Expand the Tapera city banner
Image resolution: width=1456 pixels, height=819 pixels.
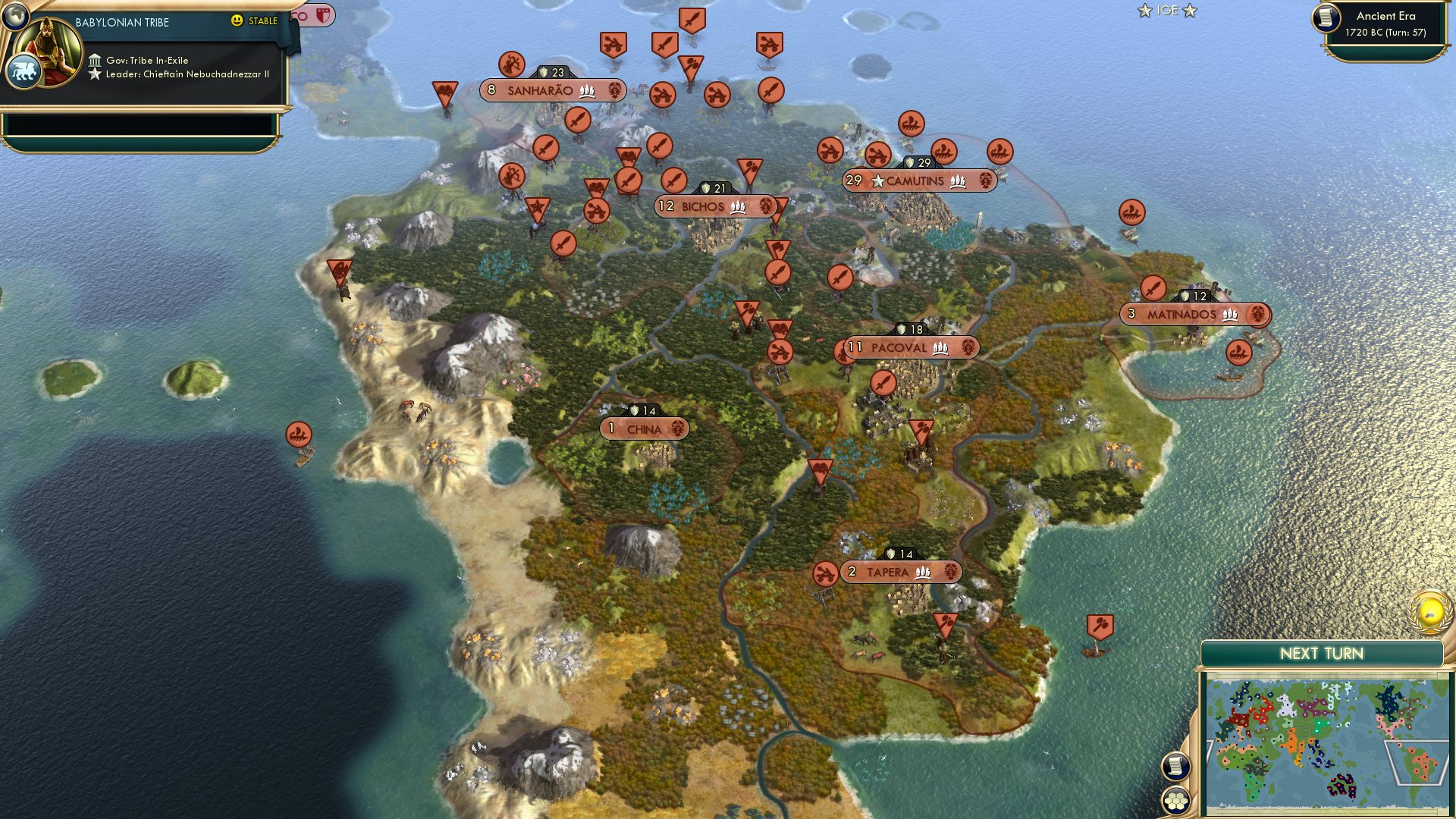pos(890,573)
